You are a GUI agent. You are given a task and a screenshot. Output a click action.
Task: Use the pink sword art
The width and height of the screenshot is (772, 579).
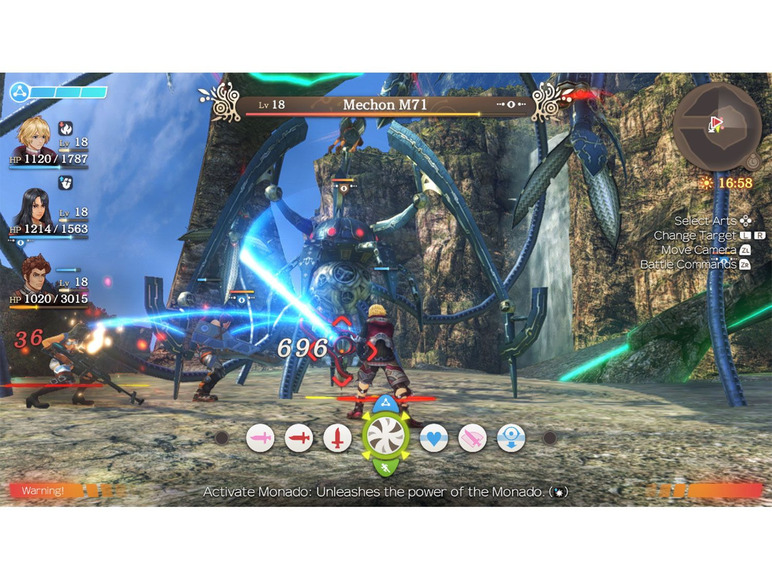261,437
